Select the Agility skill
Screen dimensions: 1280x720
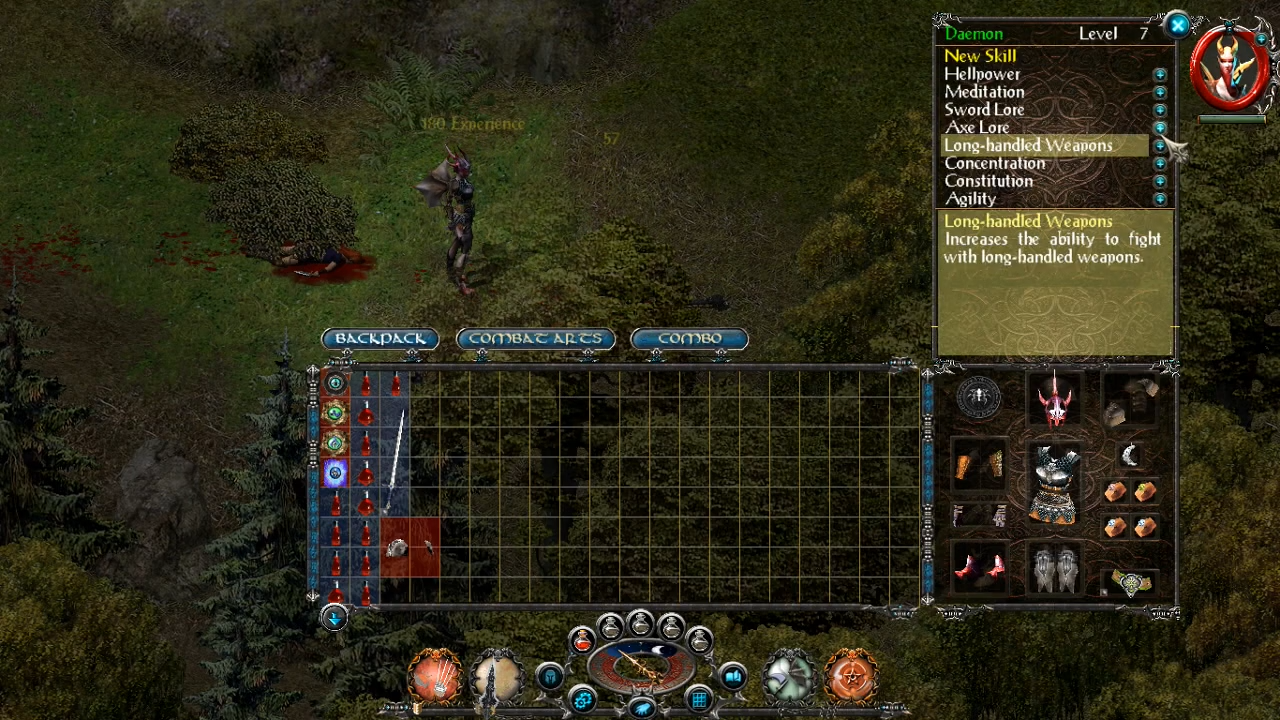point(970,199)
